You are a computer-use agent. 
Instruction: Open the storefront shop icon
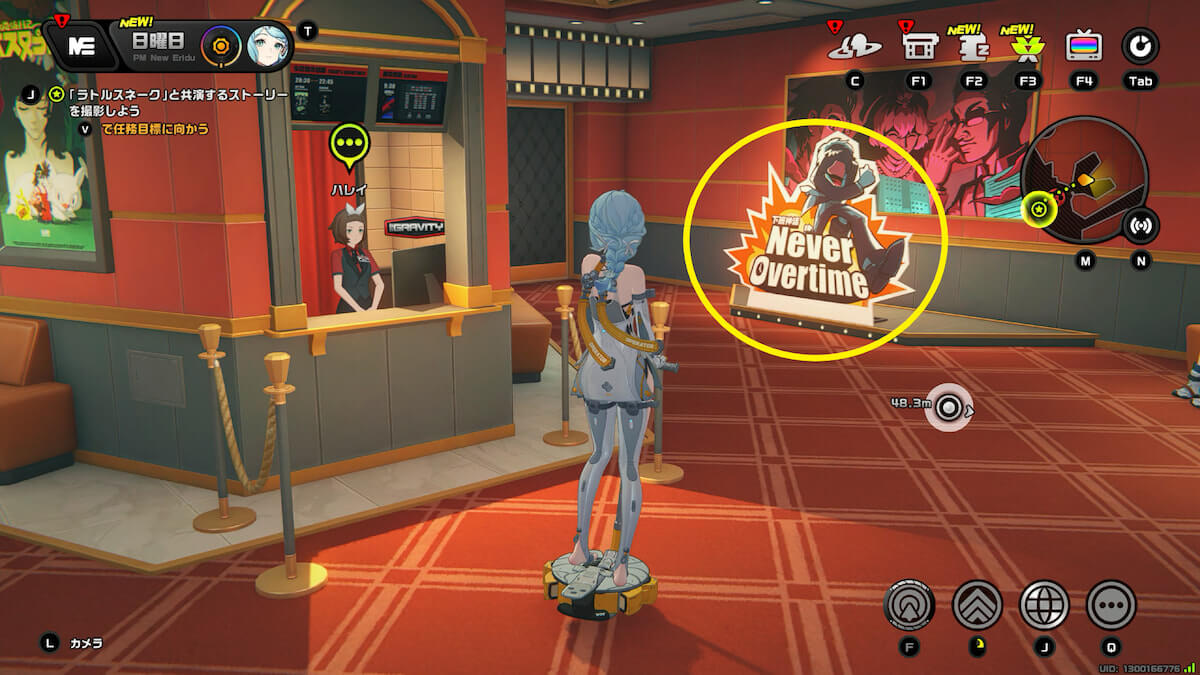(918, 45)
